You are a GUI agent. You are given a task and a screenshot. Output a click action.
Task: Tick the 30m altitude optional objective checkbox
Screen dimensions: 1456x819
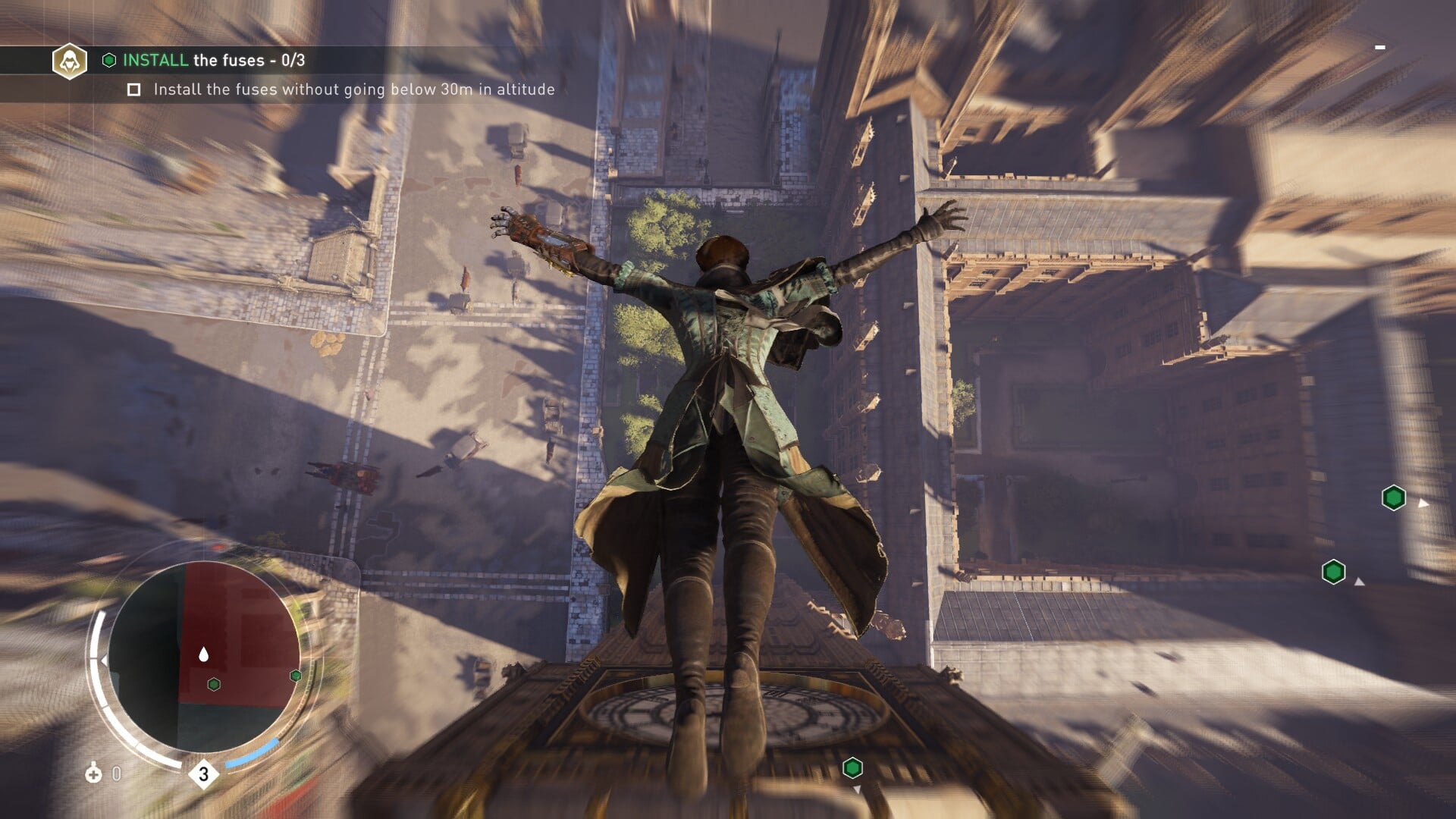(134, 90)
